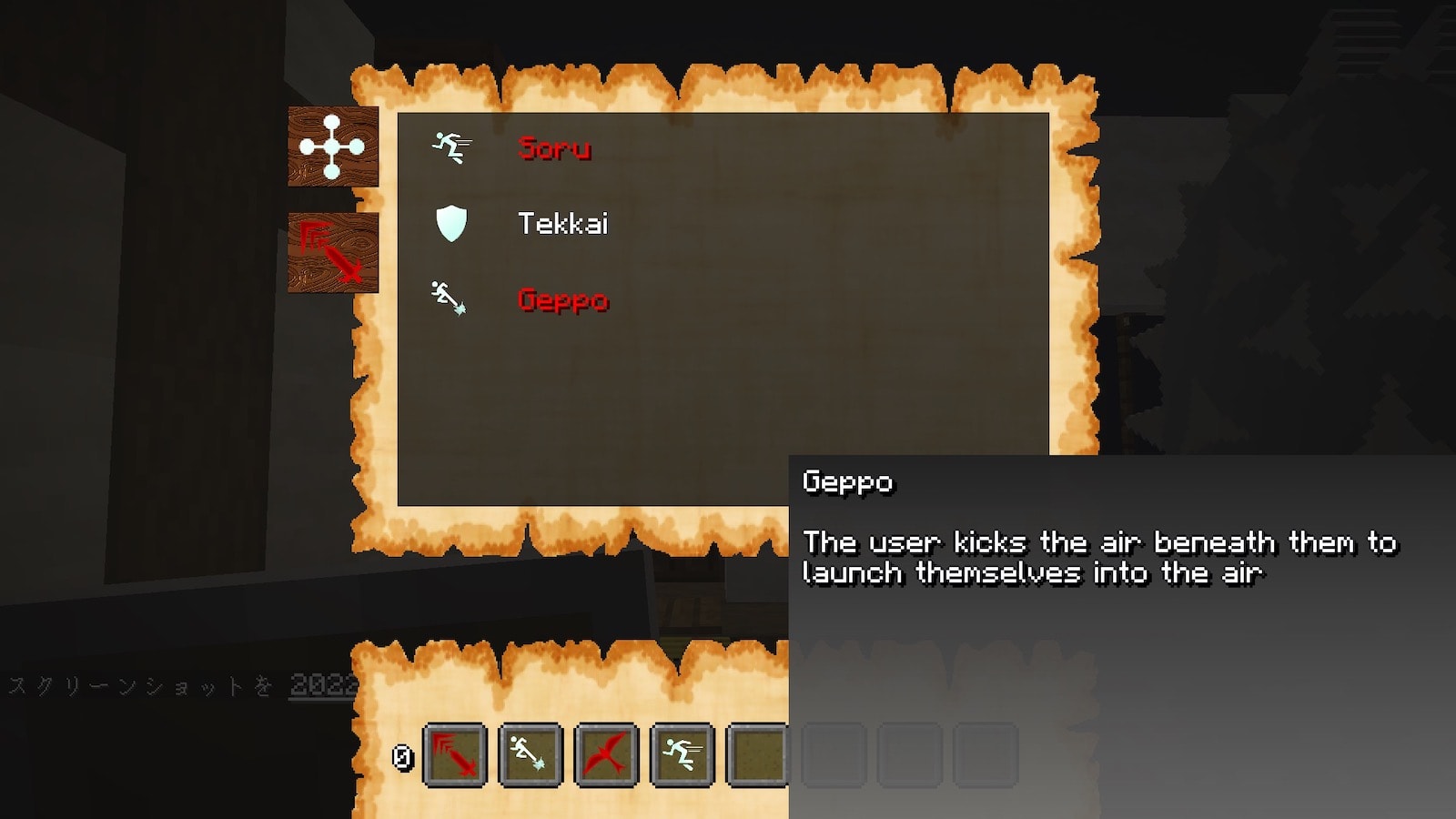Open the red slashing sword category tab

pyautogui.click(x=333, y=252)
